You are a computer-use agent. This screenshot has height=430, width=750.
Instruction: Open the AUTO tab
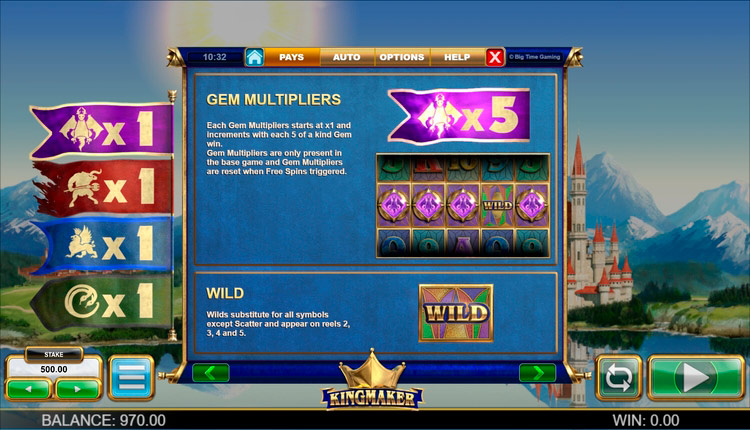coord(346,57)
